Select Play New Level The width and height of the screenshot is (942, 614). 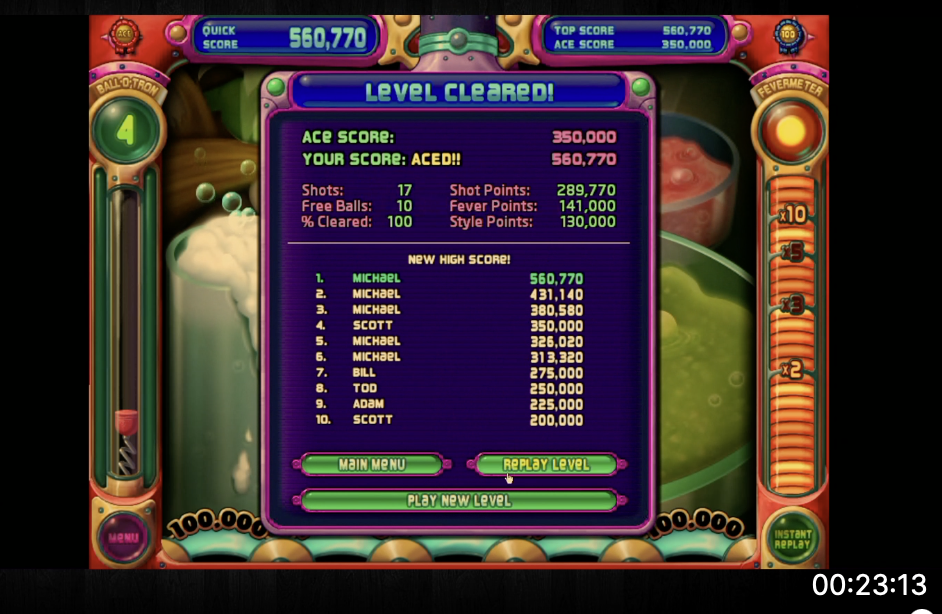[x=459, y=500]
